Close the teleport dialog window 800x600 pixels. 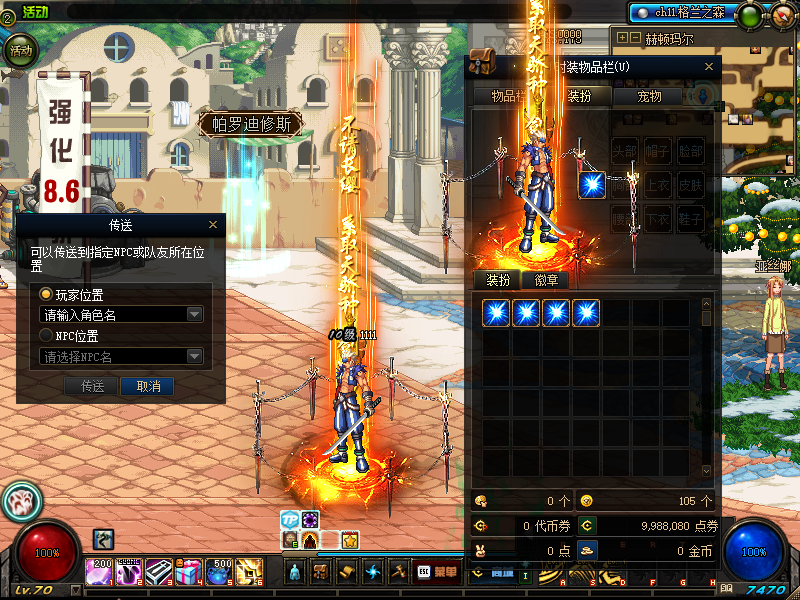coord(213,225)
